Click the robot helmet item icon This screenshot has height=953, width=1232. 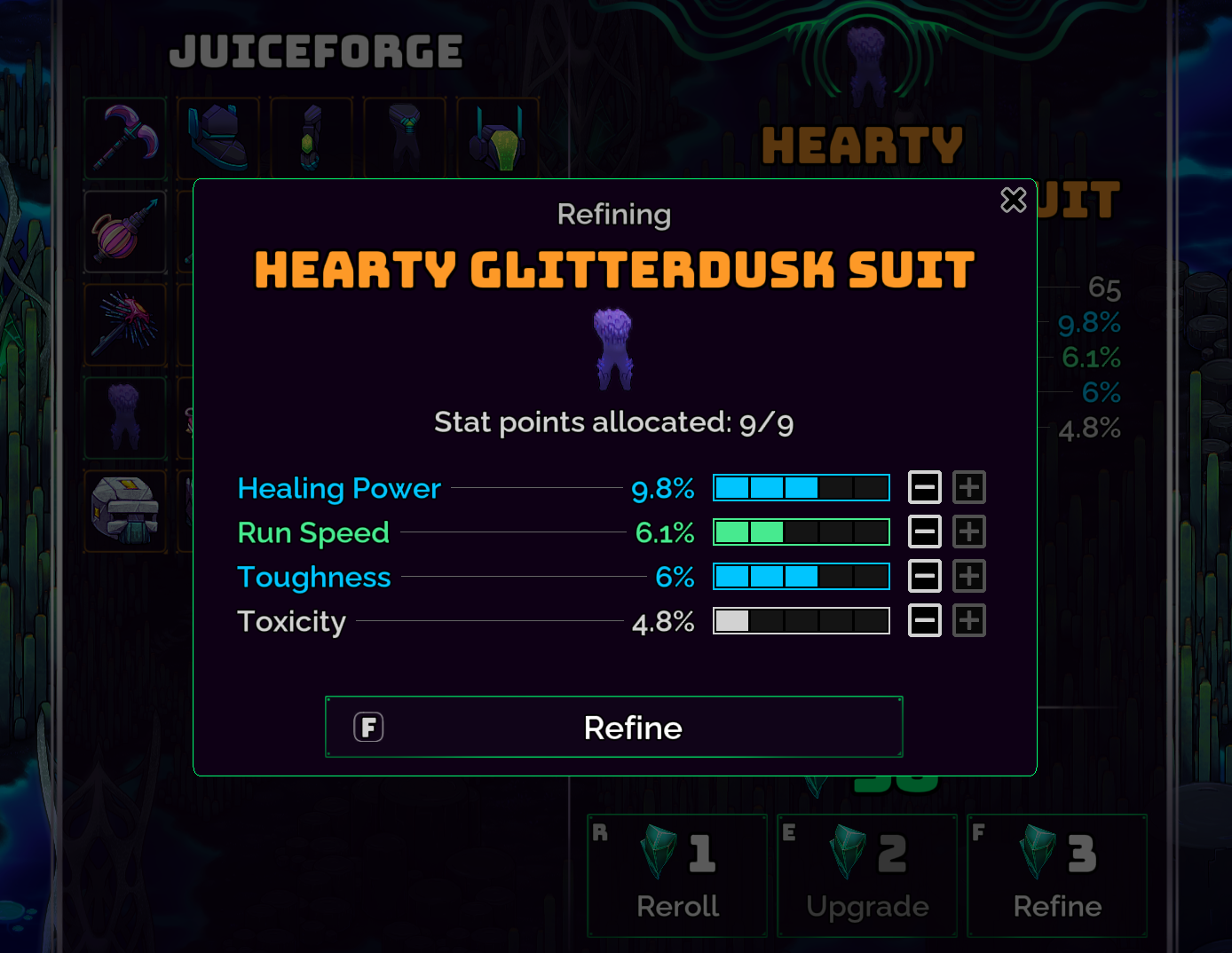(125, 511)
